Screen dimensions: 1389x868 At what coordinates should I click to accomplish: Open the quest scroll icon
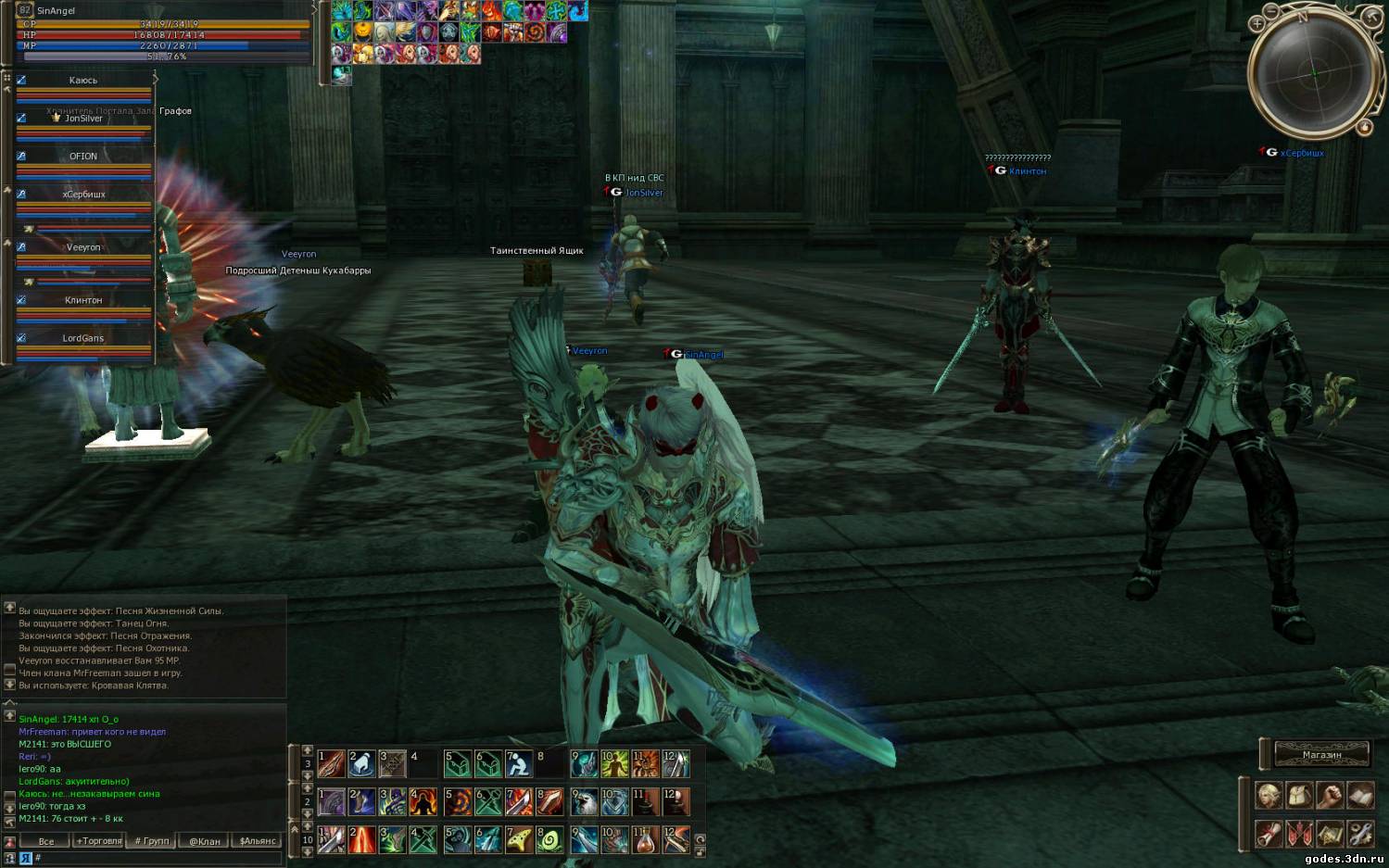(x=1269, y=833)
